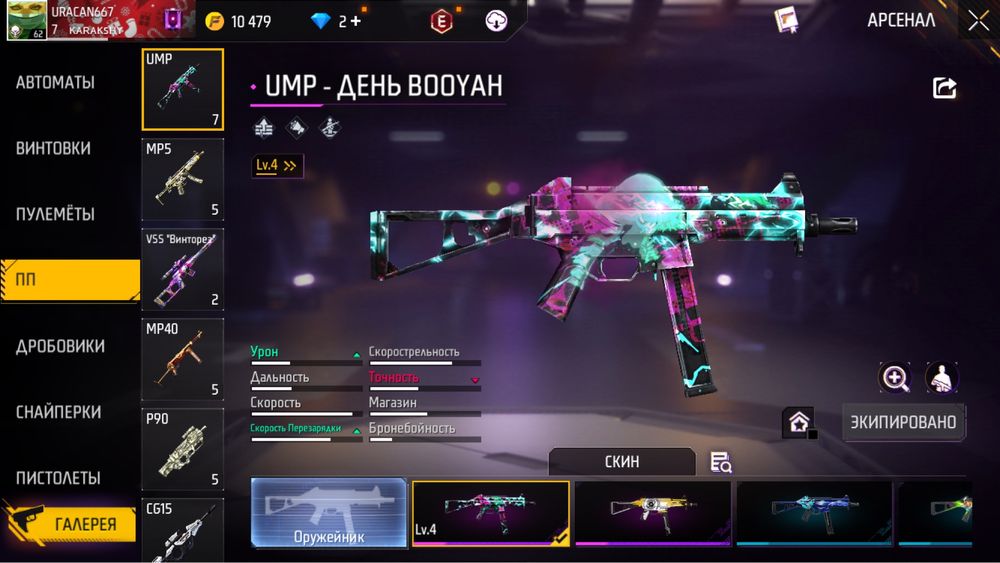Click the Экипировано button
This screenshot has height=563, width=1000.
pyautogui.click(x=902, y=421)
